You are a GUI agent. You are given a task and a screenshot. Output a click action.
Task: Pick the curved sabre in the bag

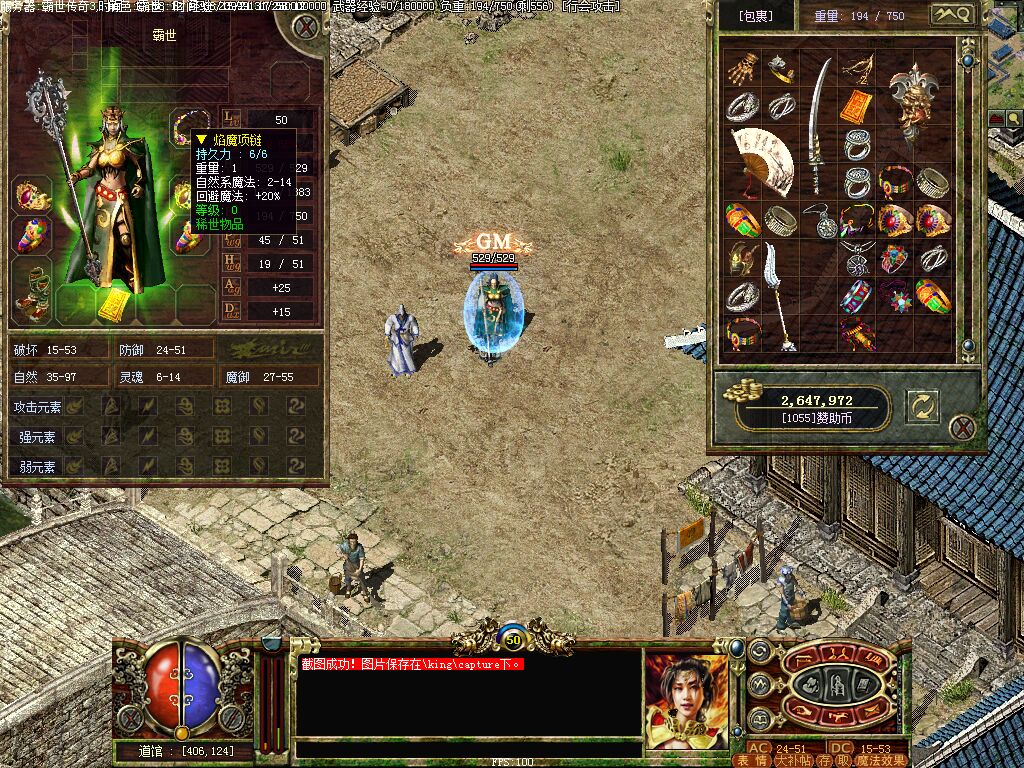819,125
